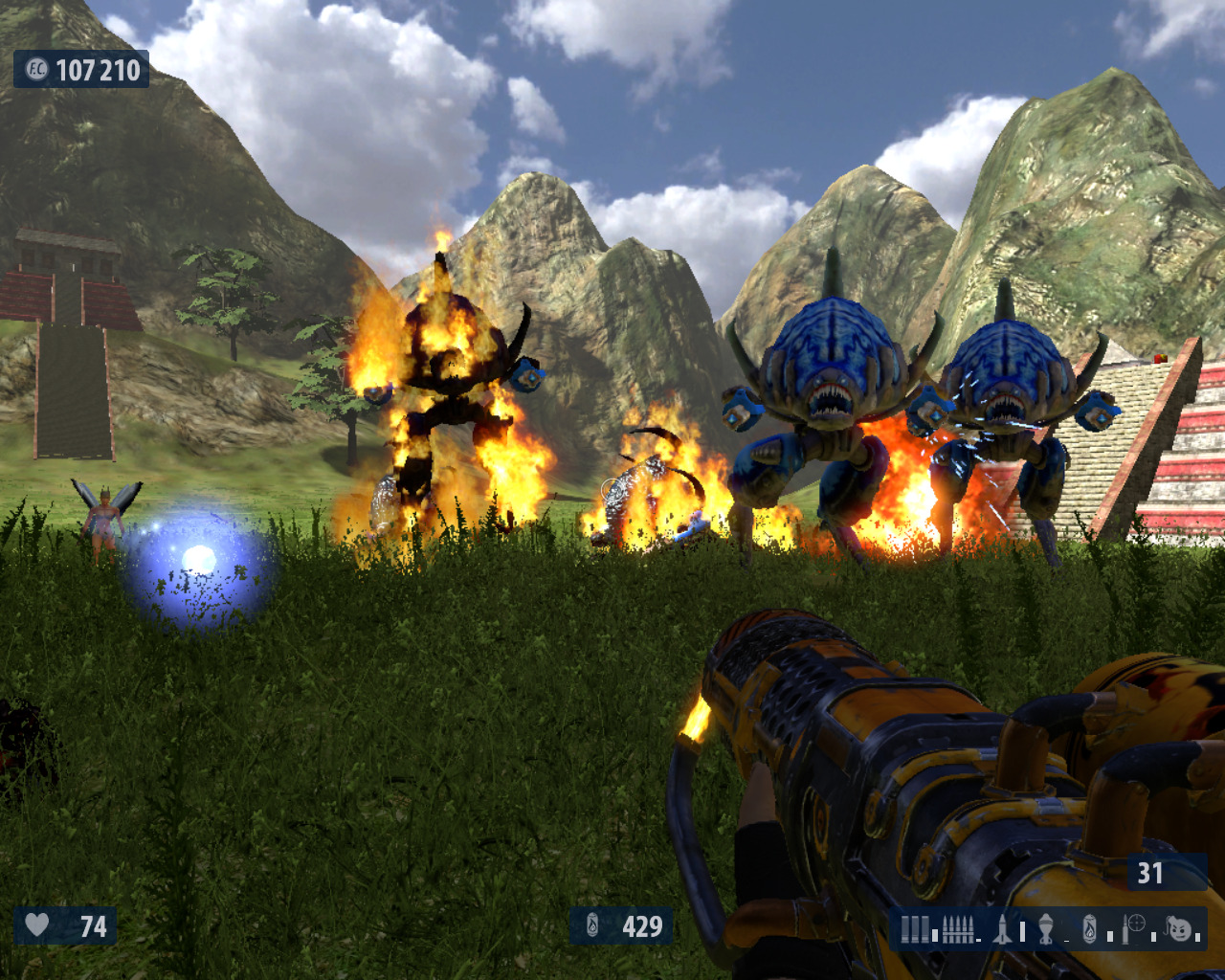This screenshot has width=1225, height=980.
Task: Select the grenade ammo icon
Action: pos(1046,928)
